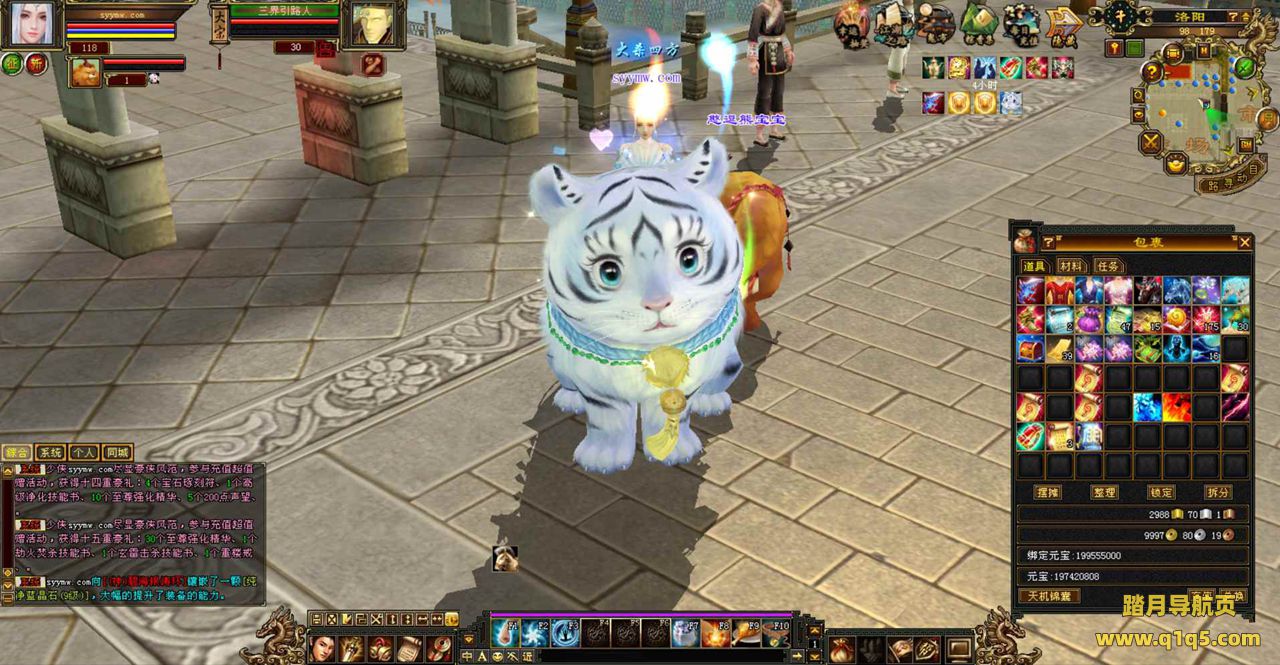This screenshot has width=1280, height=665.
Task: Open the 天机锦囊 pouch
Action: point(1049,596)
